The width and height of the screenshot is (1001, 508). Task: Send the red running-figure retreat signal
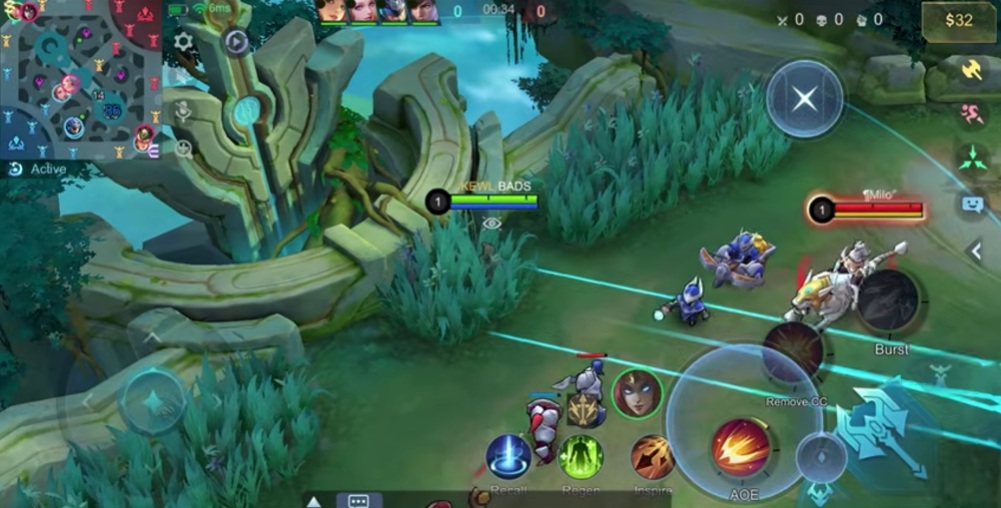pyautogui.click(x=972, y=114)
